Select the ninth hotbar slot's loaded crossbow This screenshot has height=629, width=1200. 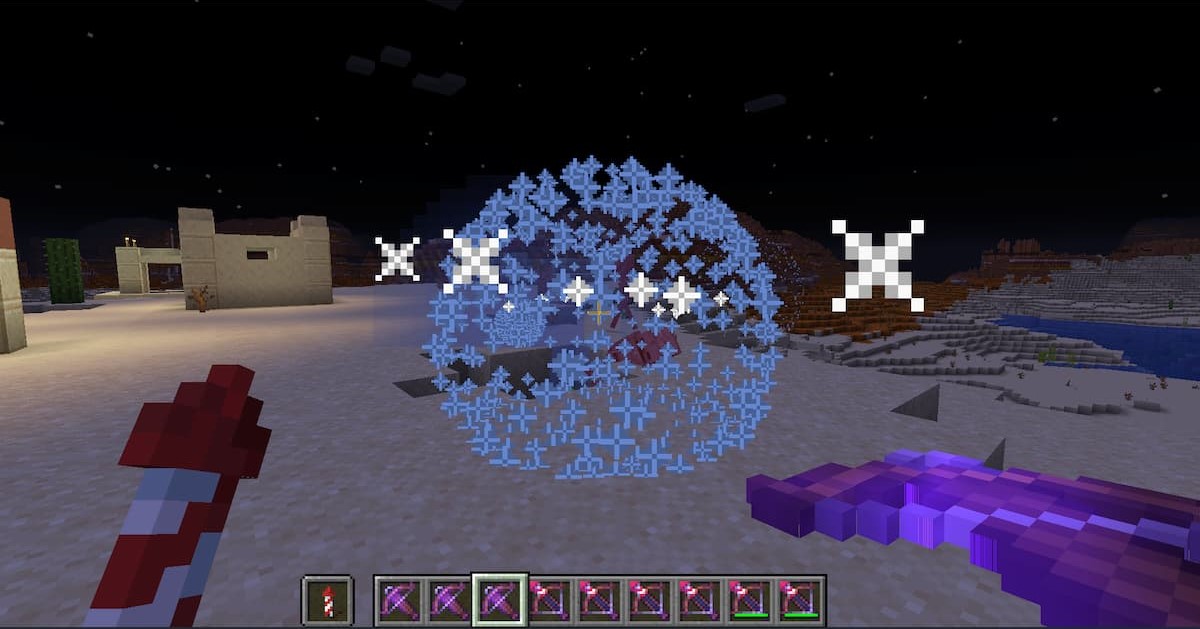[799, 600]
